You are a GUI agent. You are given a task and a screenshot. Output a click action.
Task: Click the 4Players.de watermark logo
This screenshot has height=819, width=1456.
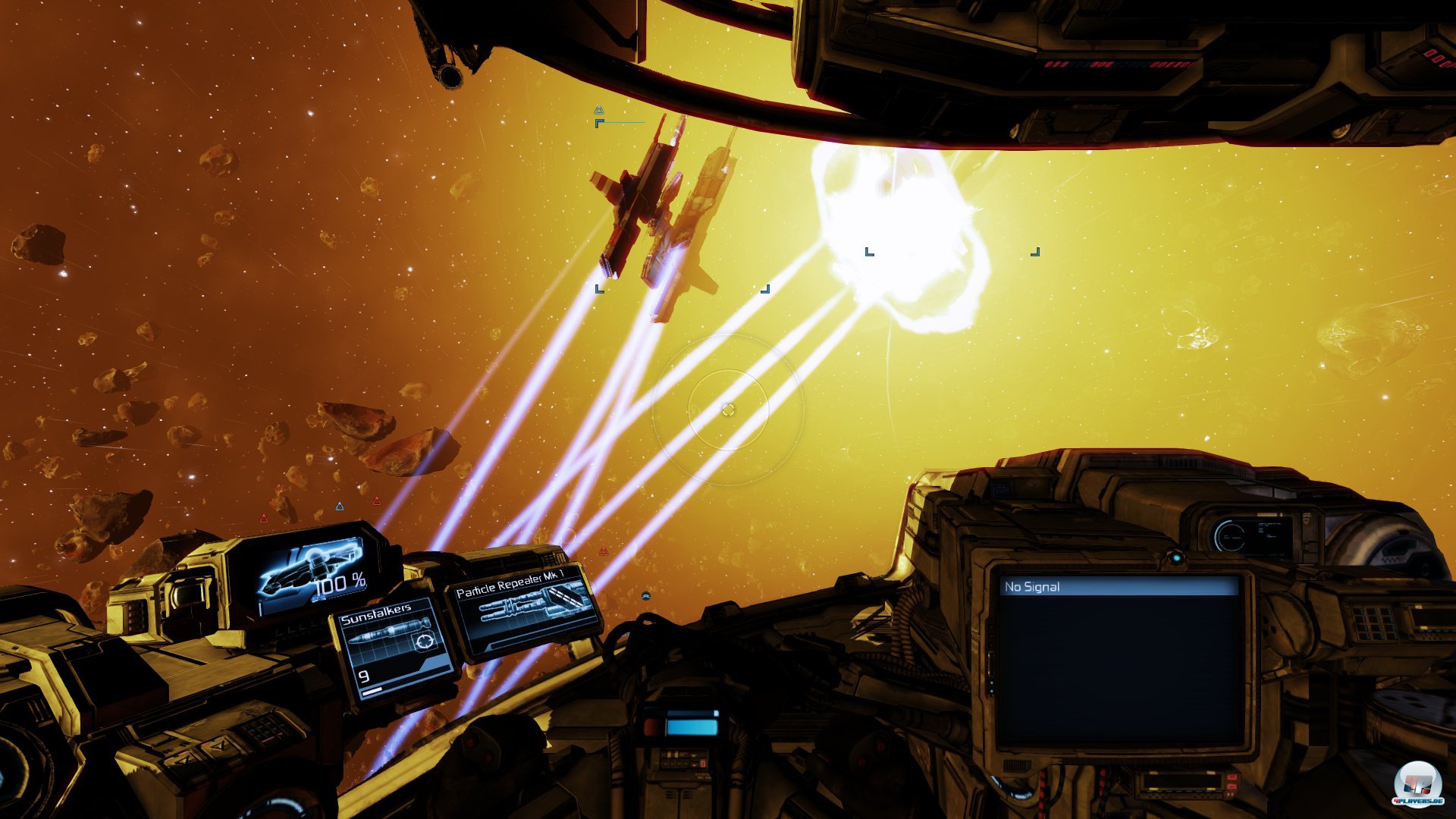coord(1417,785)
